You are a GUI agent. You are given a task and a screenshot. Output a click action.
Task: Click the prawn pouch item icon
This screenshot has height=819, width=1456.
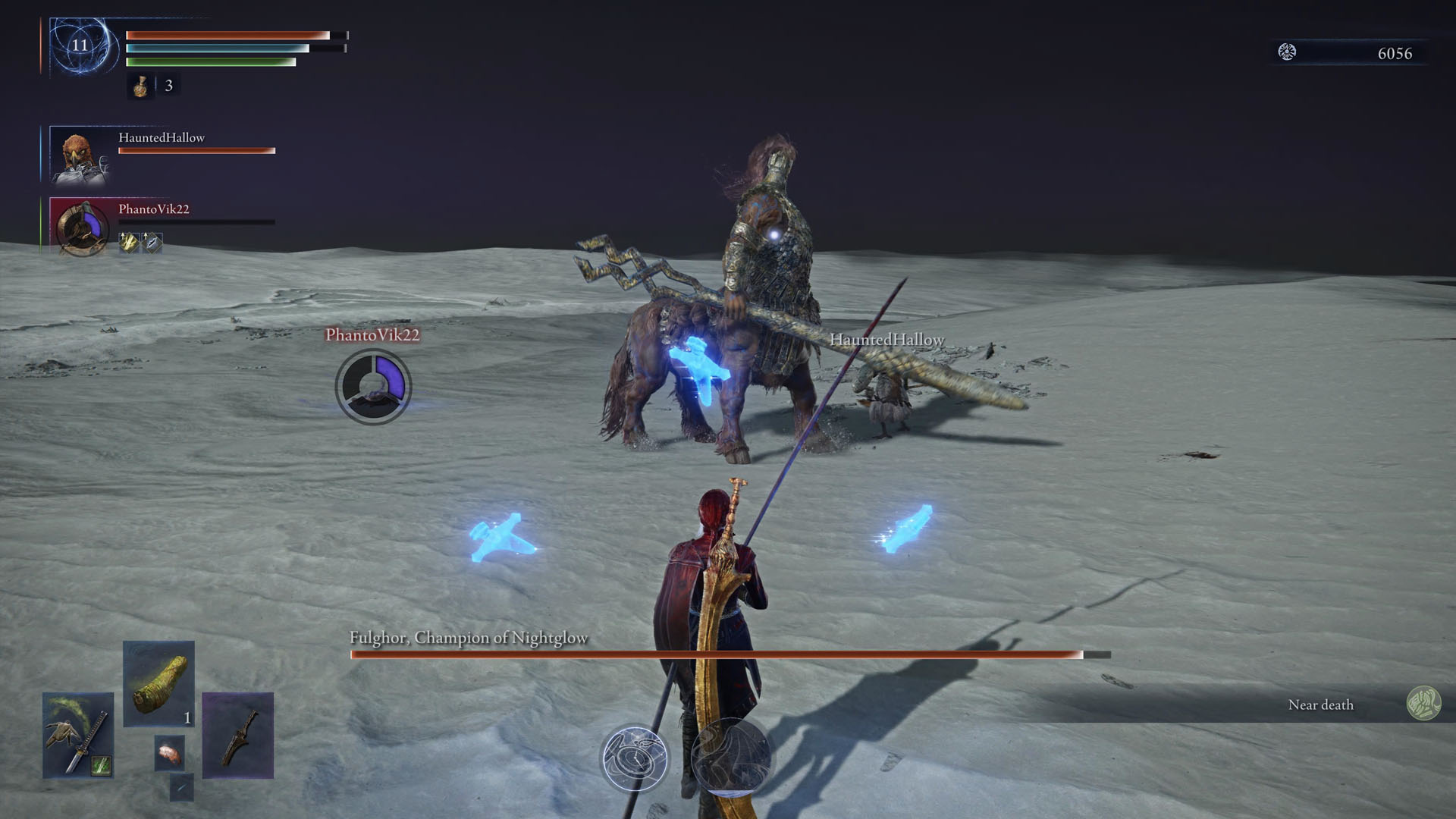[171, 752]
